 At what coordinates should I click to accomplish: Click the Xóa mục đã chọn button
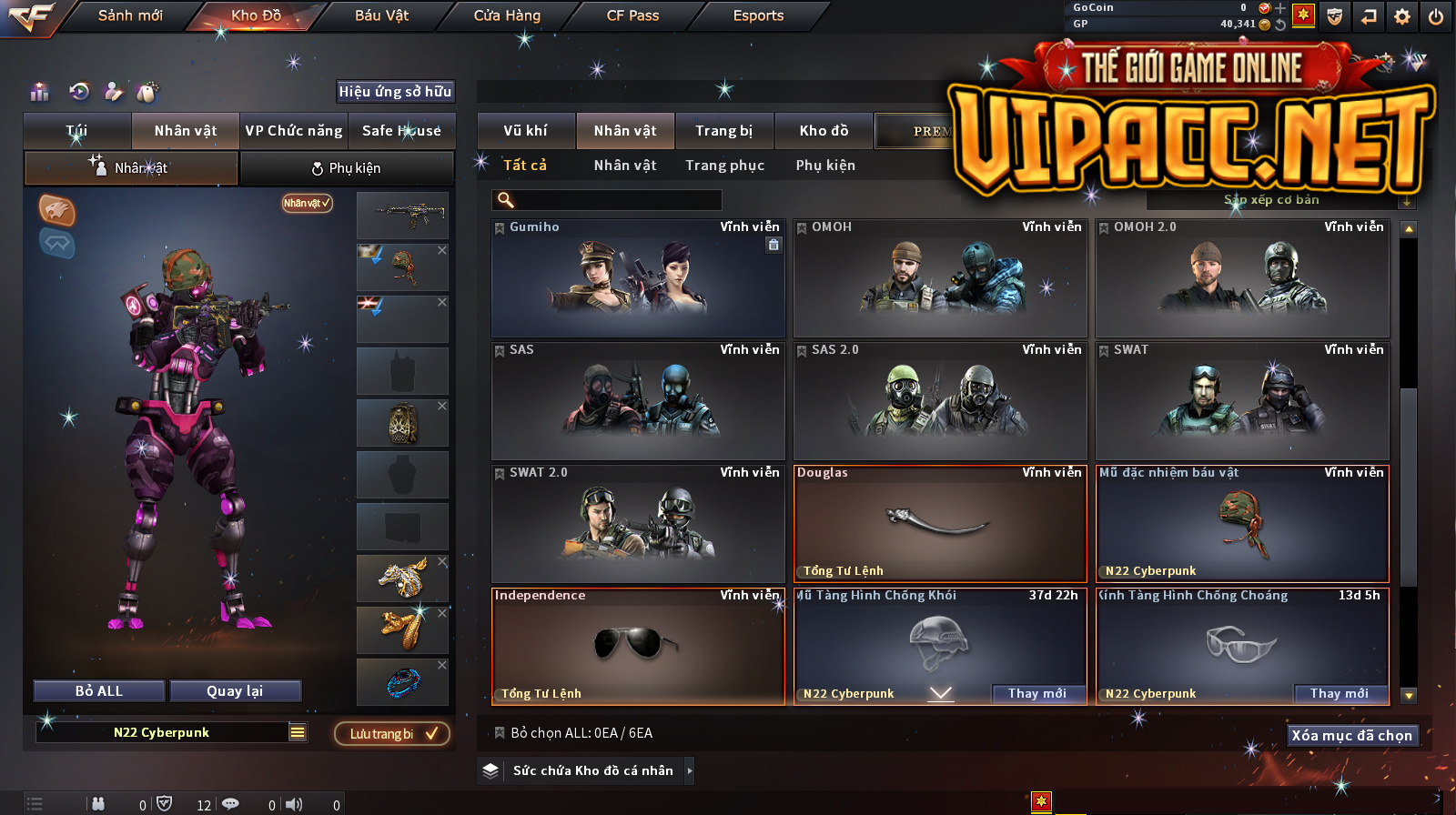[1351, 736]
